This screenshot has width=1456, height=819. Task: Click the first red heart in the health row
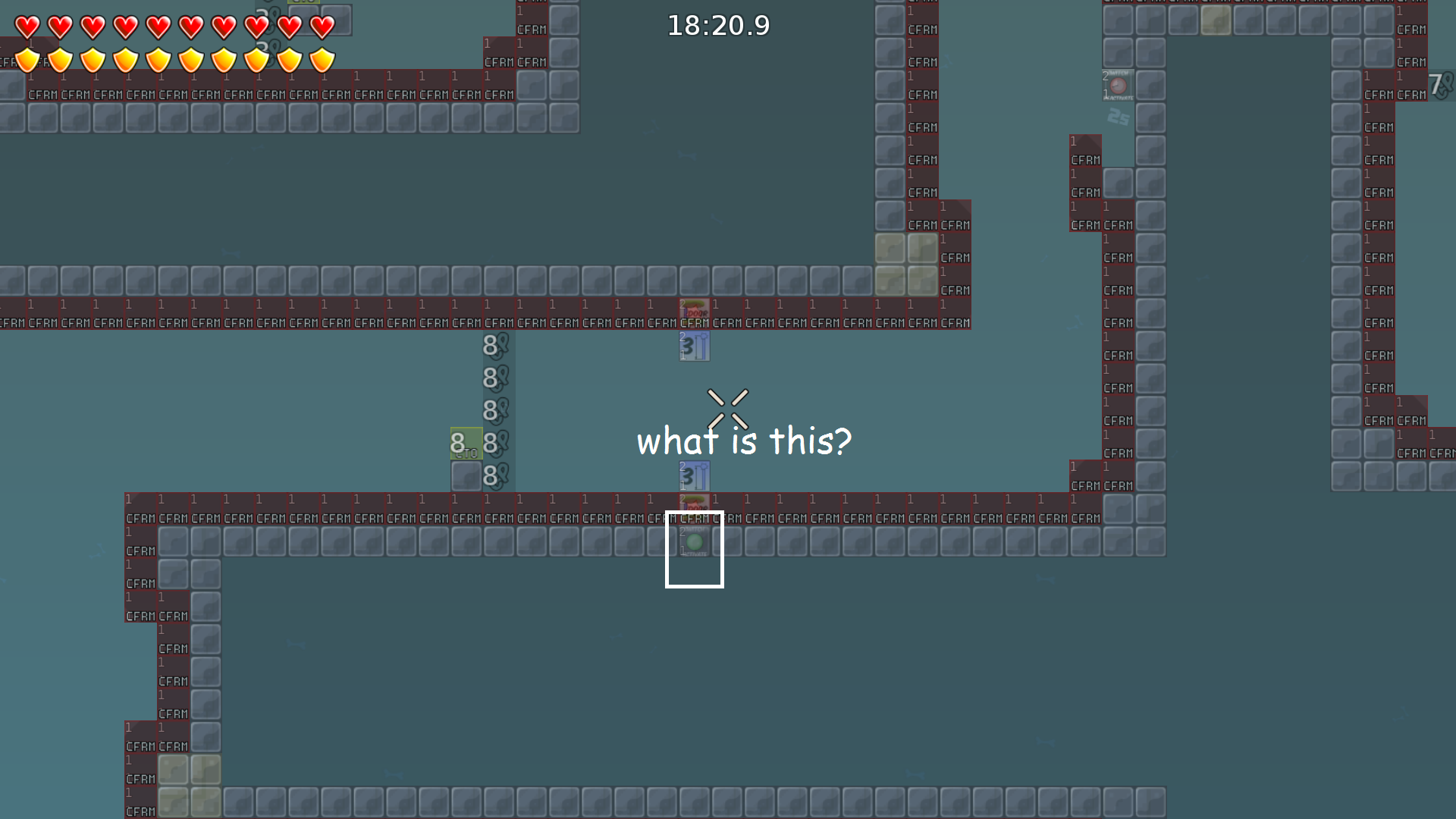pos(27,25)
